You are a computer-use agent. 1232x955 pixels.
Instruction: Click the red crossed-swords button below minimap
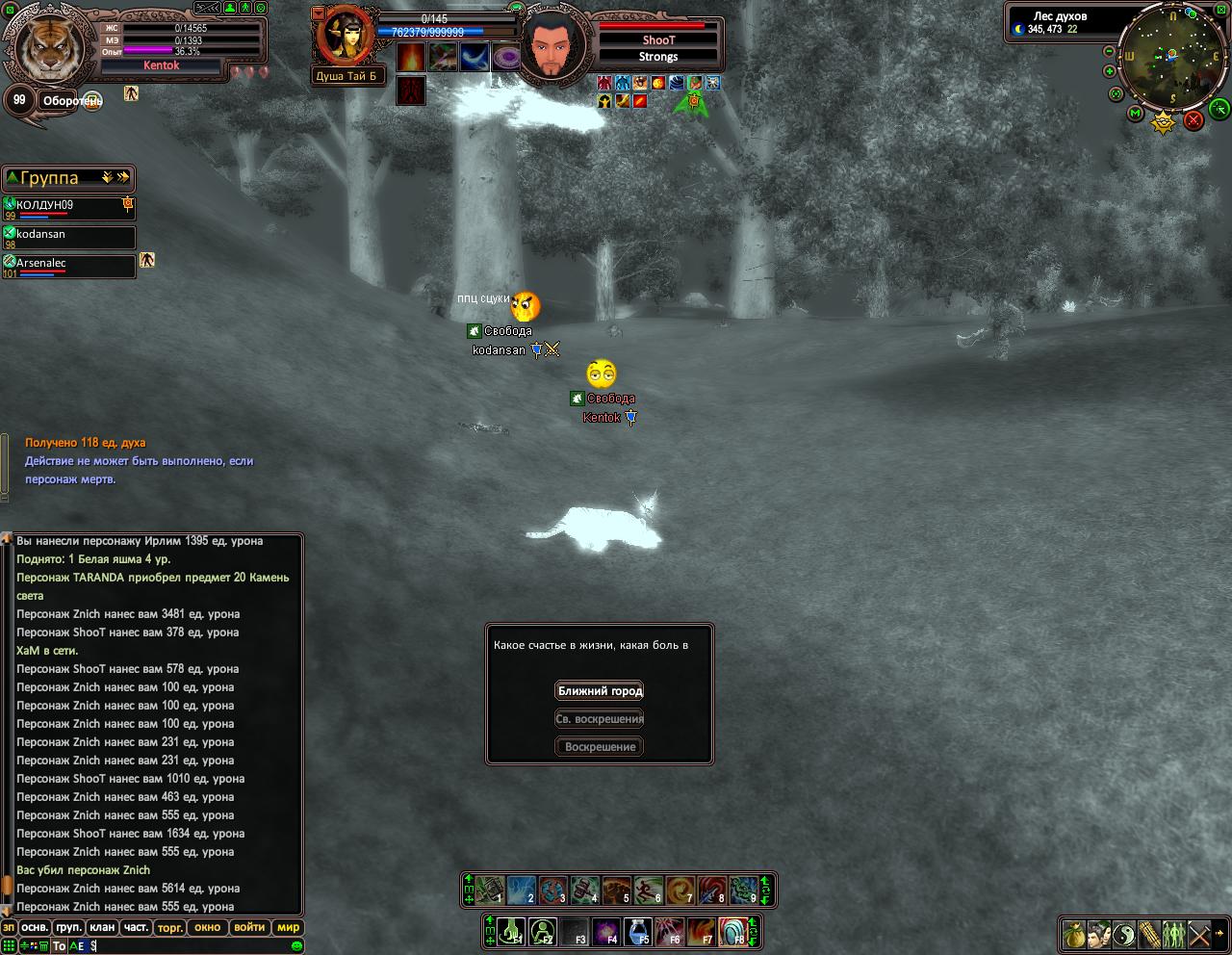coord(1193,120)
